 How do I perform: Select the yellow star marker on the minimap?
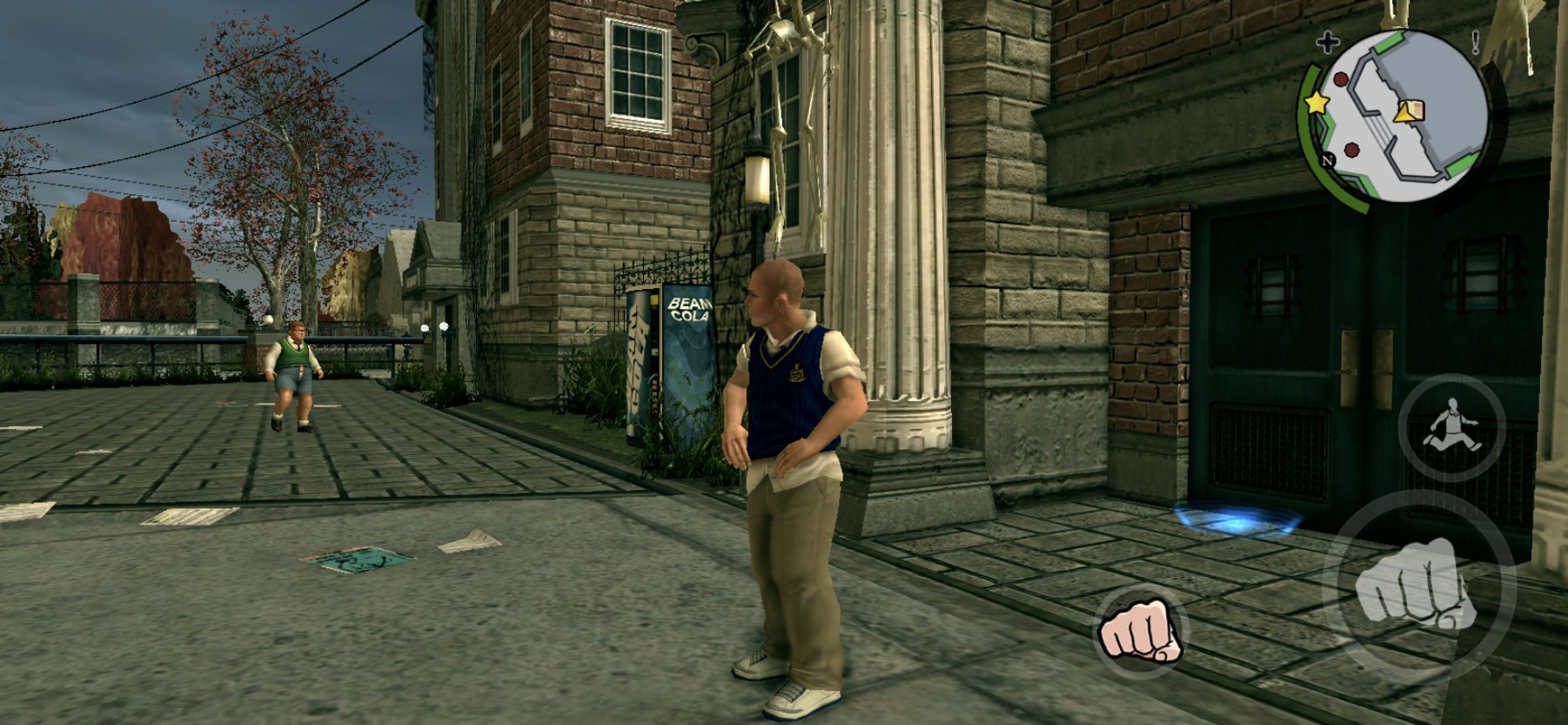pyautogui.click(x=1317, y=104)
